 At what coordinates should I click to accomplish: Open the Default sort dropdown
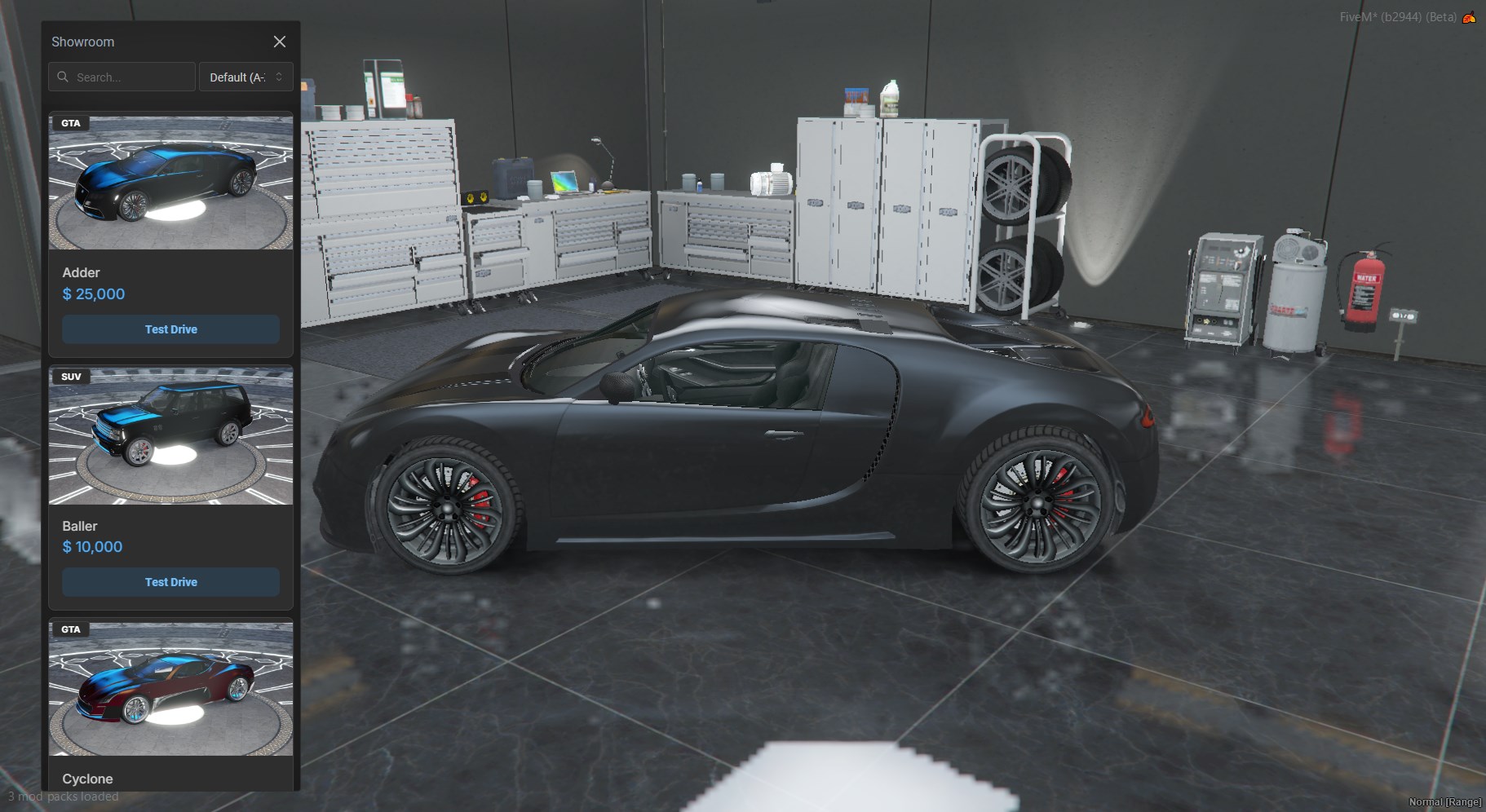245,77
